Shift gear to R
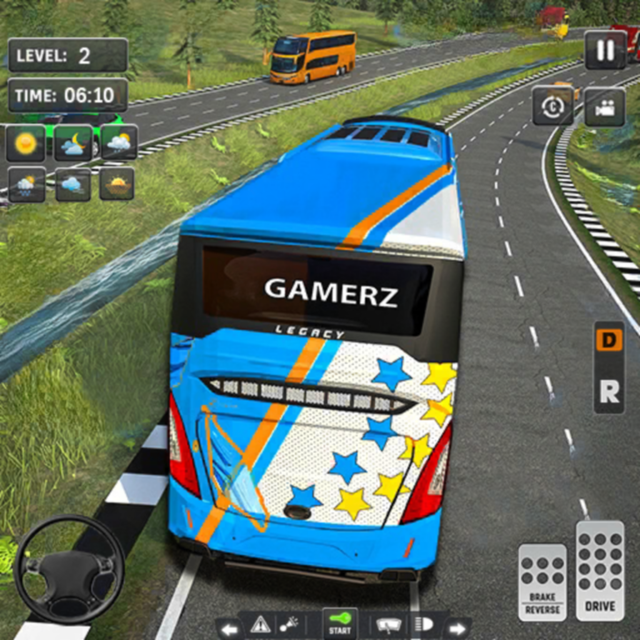This screenshot has height=640, width=640. tap(608, 392)
